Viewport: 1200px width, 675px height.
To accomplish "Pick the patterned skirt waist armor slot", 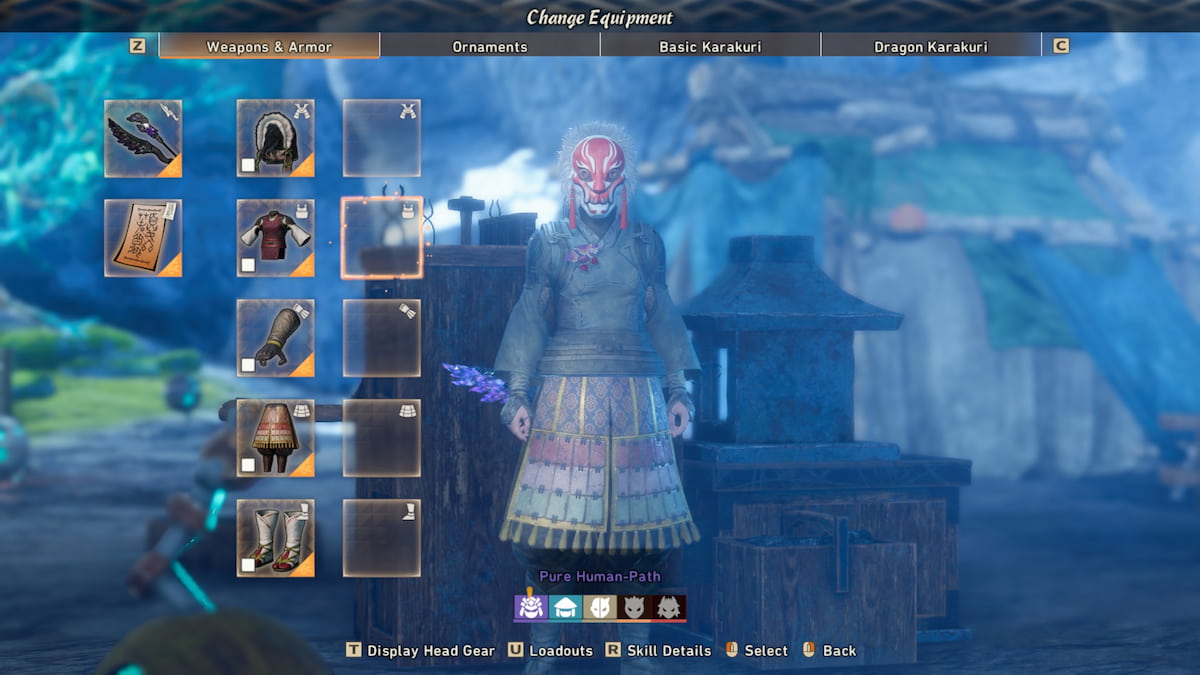I will click(x=275, y=438).
